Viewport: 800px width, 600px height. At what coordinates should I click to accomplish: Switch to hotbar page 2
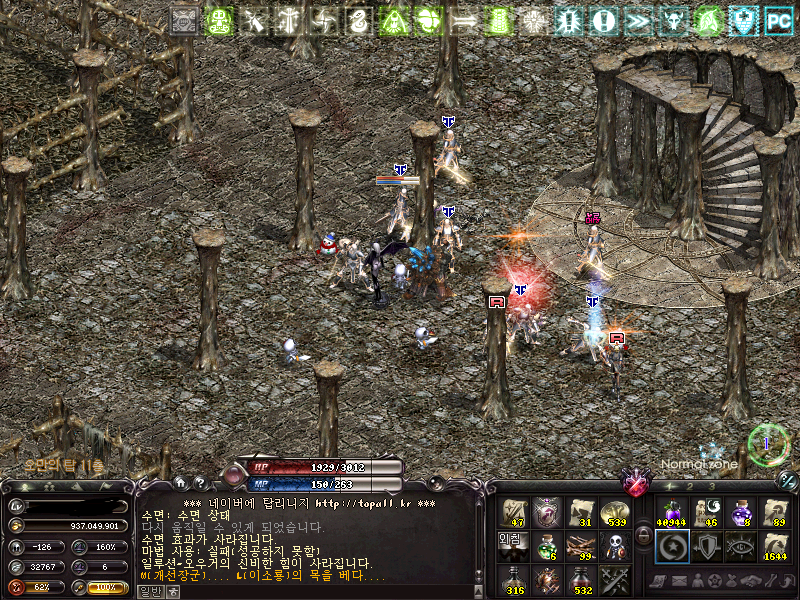click(688, 486)
